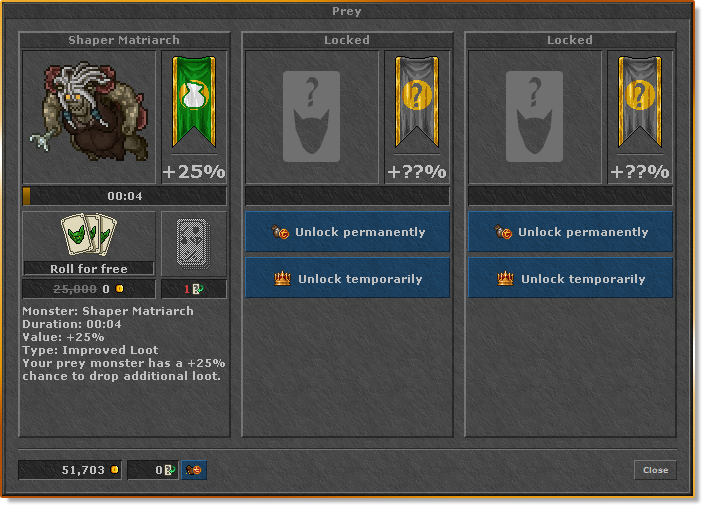Unlock the third prey slot permanently
This screenshot has width=702, height=505.
click(x=570, y=232)
